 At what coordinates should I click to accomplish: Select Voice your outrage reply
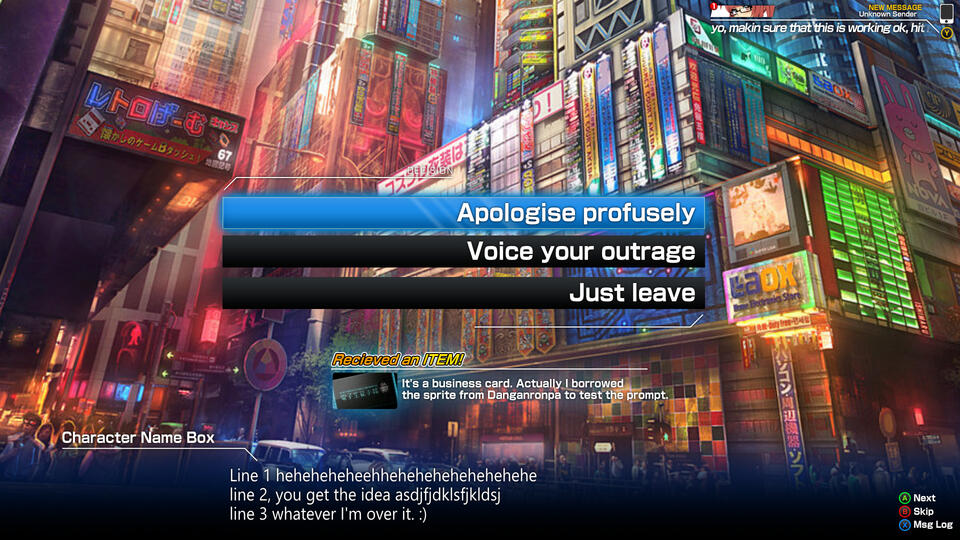click(x=463, y=252)
